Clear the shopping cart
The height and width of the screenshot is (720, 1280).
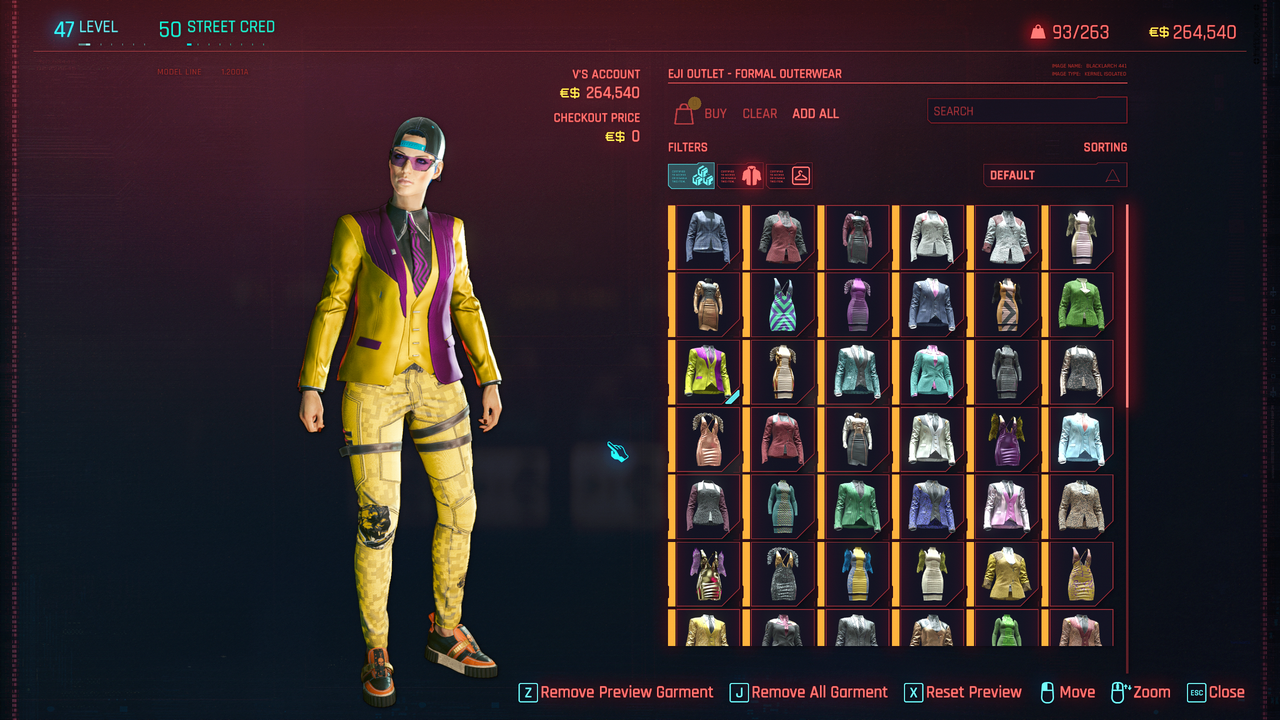pos(759,114)
